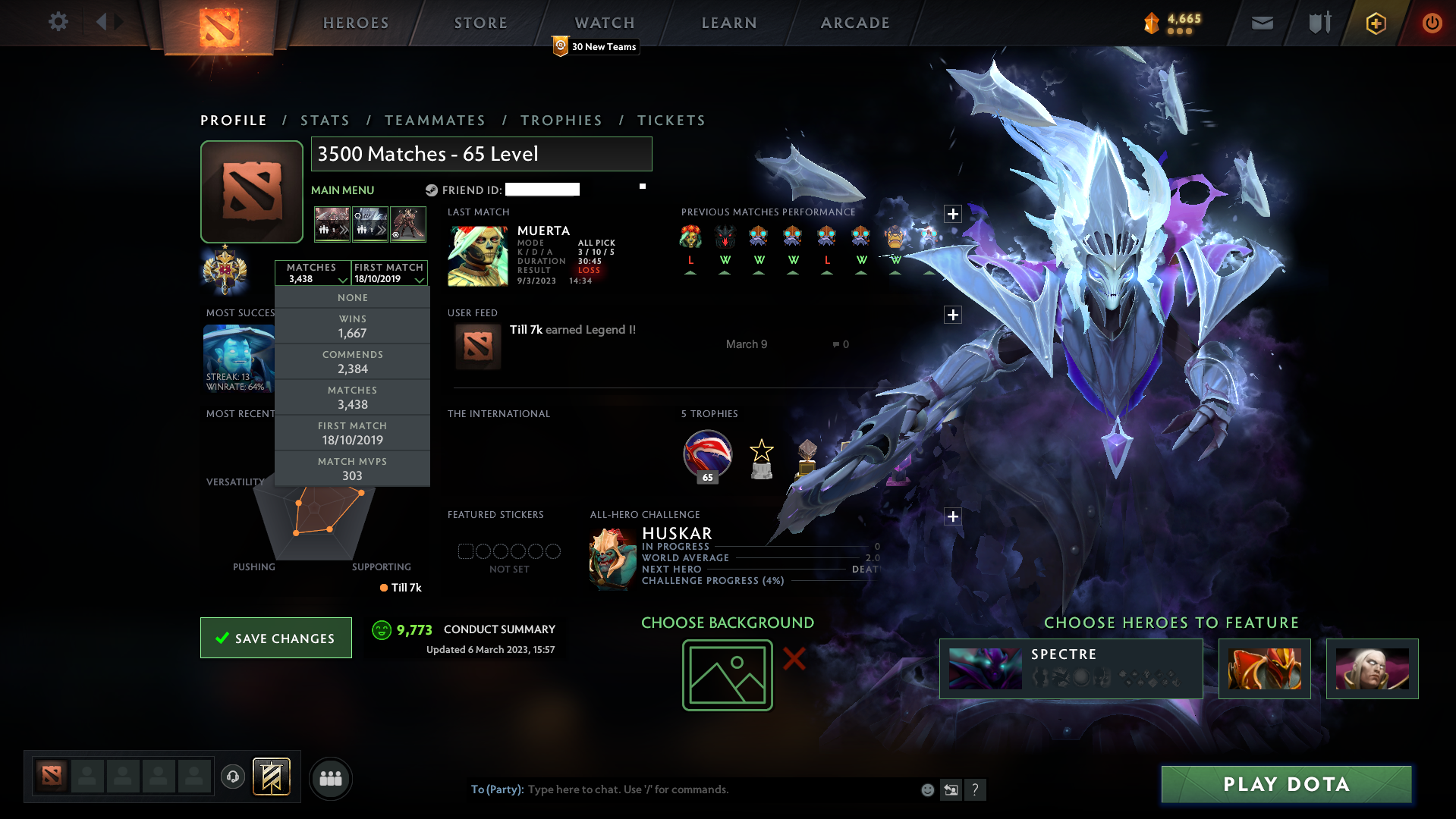Screen dimensions: 1456x819
Task: Click the Dota Plus hexagon icon
Action: click(1376, 23)
